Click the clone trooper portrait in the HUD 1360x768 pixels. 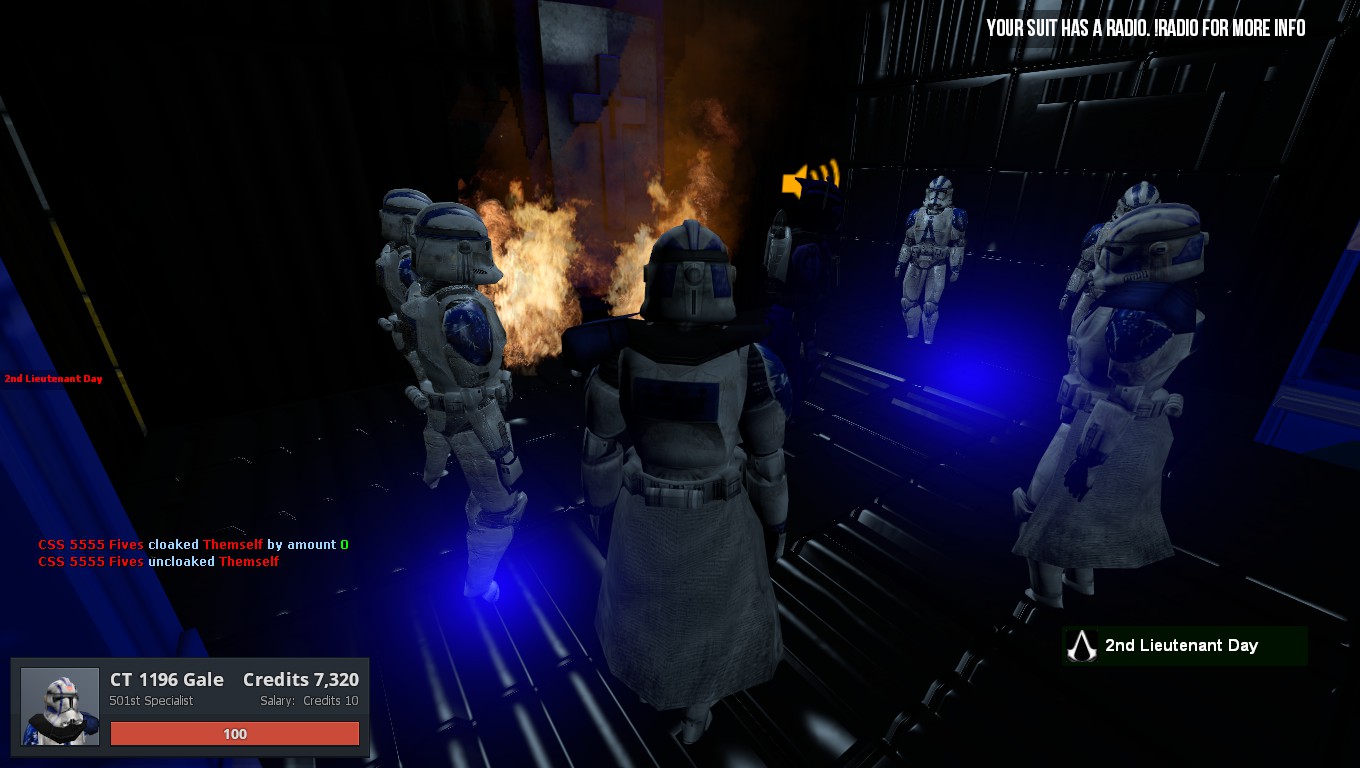60,707
